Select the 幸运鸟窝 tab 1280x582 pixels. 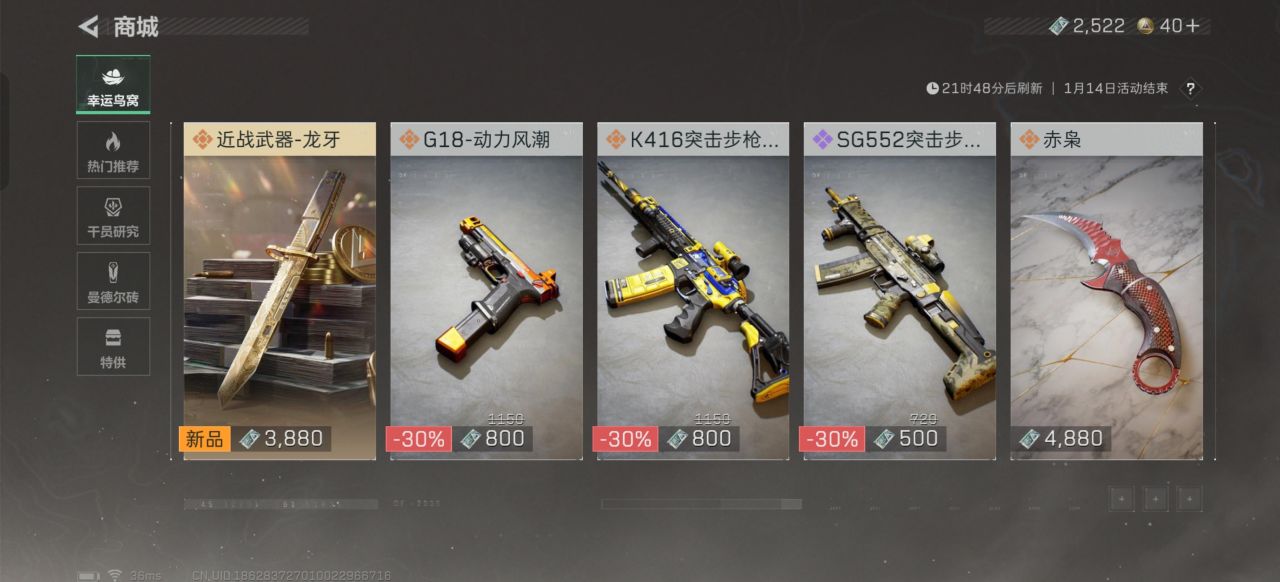(x=113, y=85)
